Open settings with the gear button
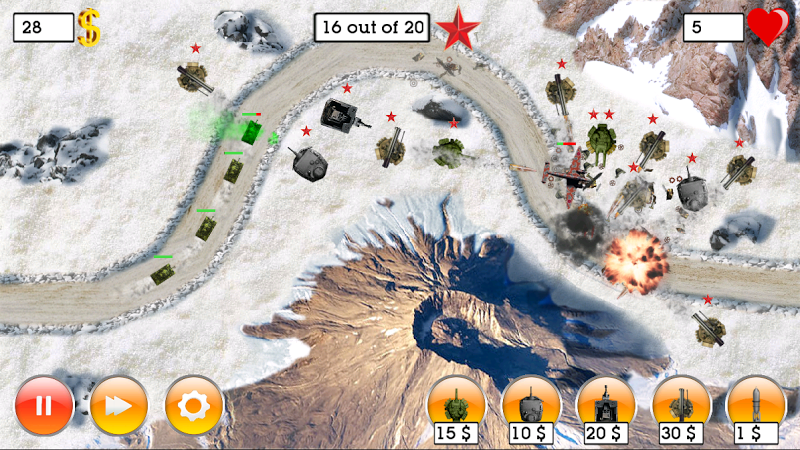 pos(194,405)
